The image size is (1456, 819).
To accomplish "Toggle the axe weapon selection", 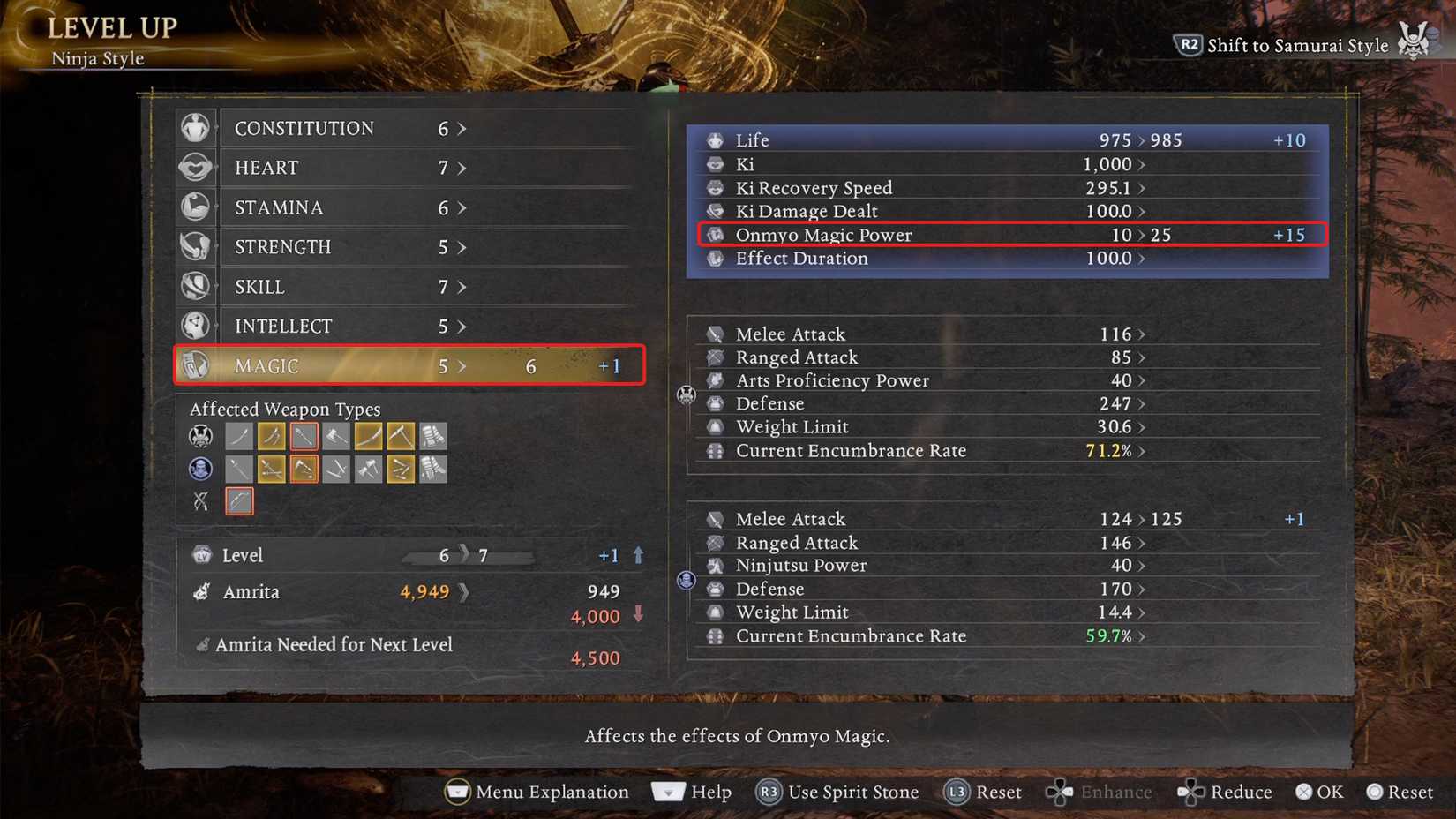I will (336, 435).
